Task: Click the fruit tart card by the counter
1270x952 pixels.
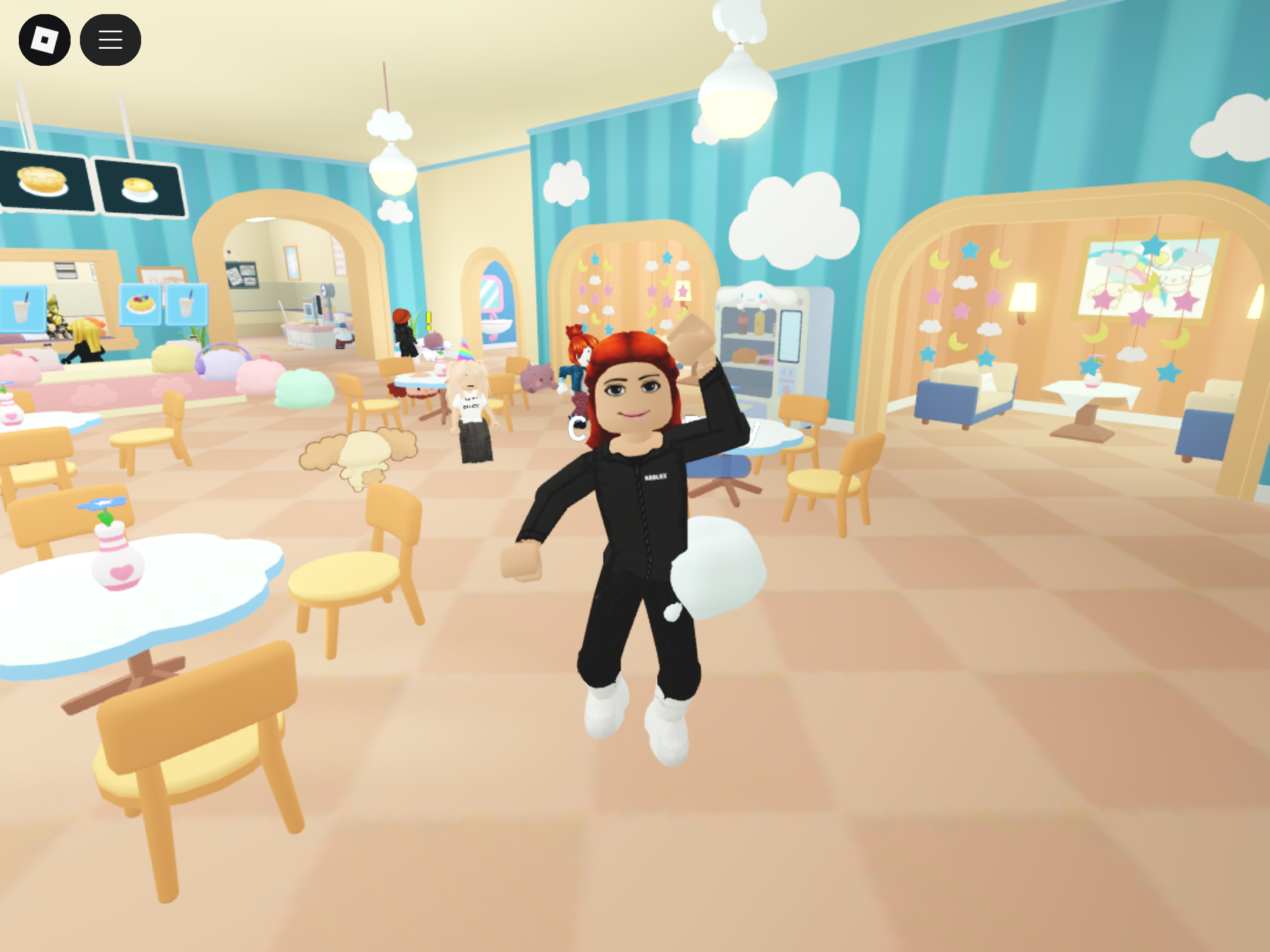Action: click(140, 304)
